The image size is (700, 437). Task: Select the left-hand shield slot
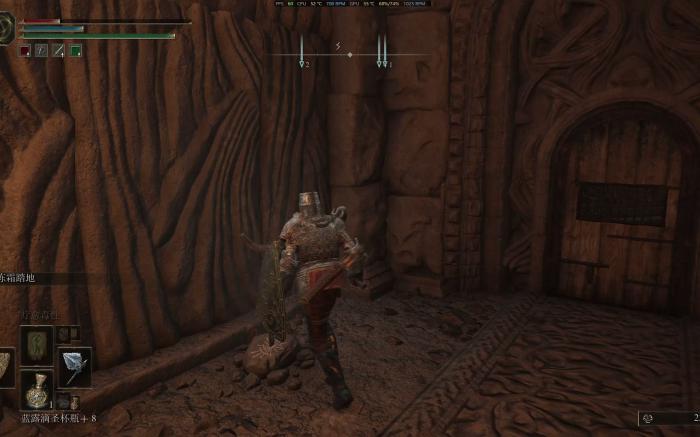[x=5, y=366]
